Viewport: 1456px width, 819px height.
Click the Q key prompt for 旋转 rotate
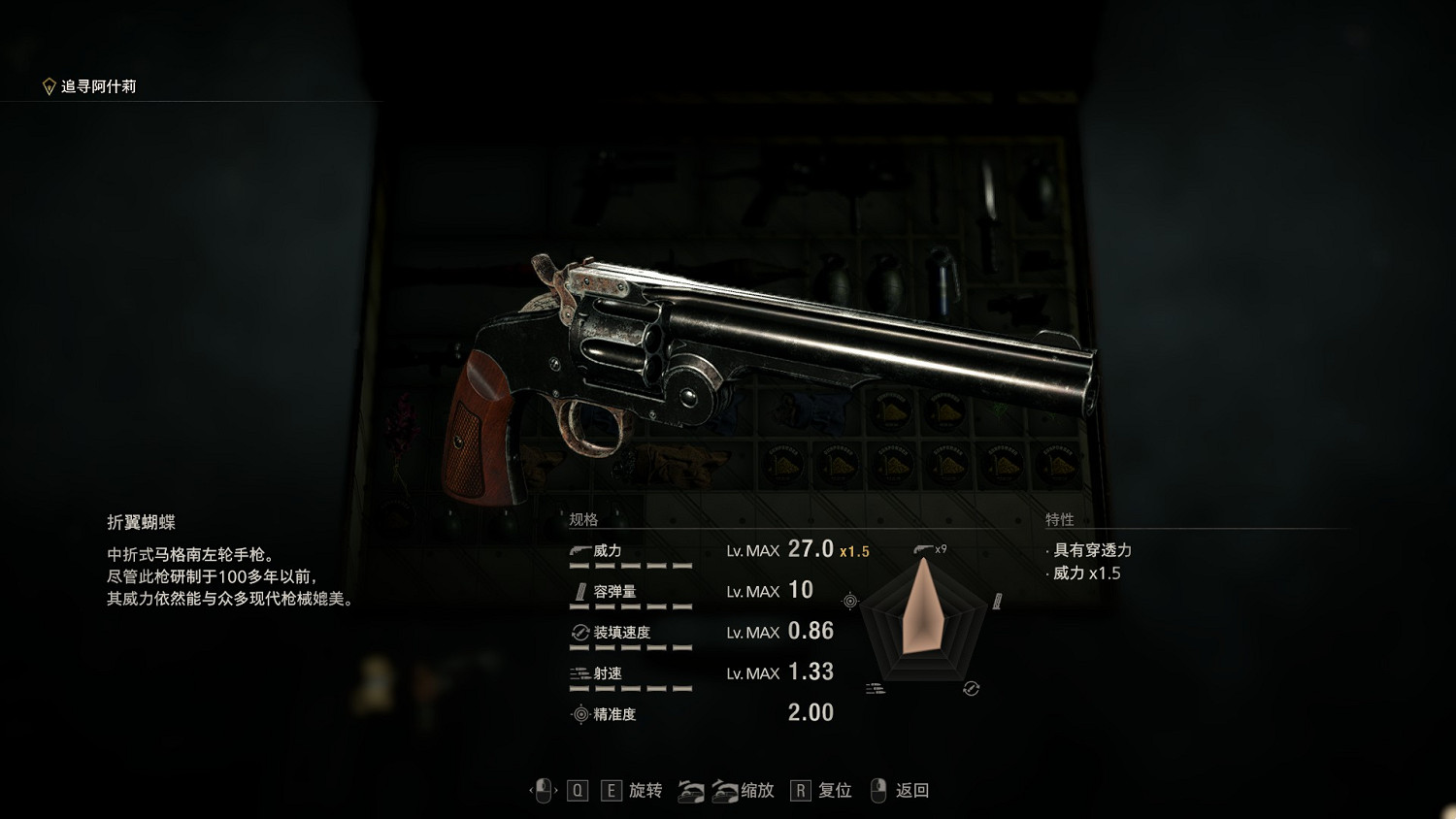click(579, 791)
